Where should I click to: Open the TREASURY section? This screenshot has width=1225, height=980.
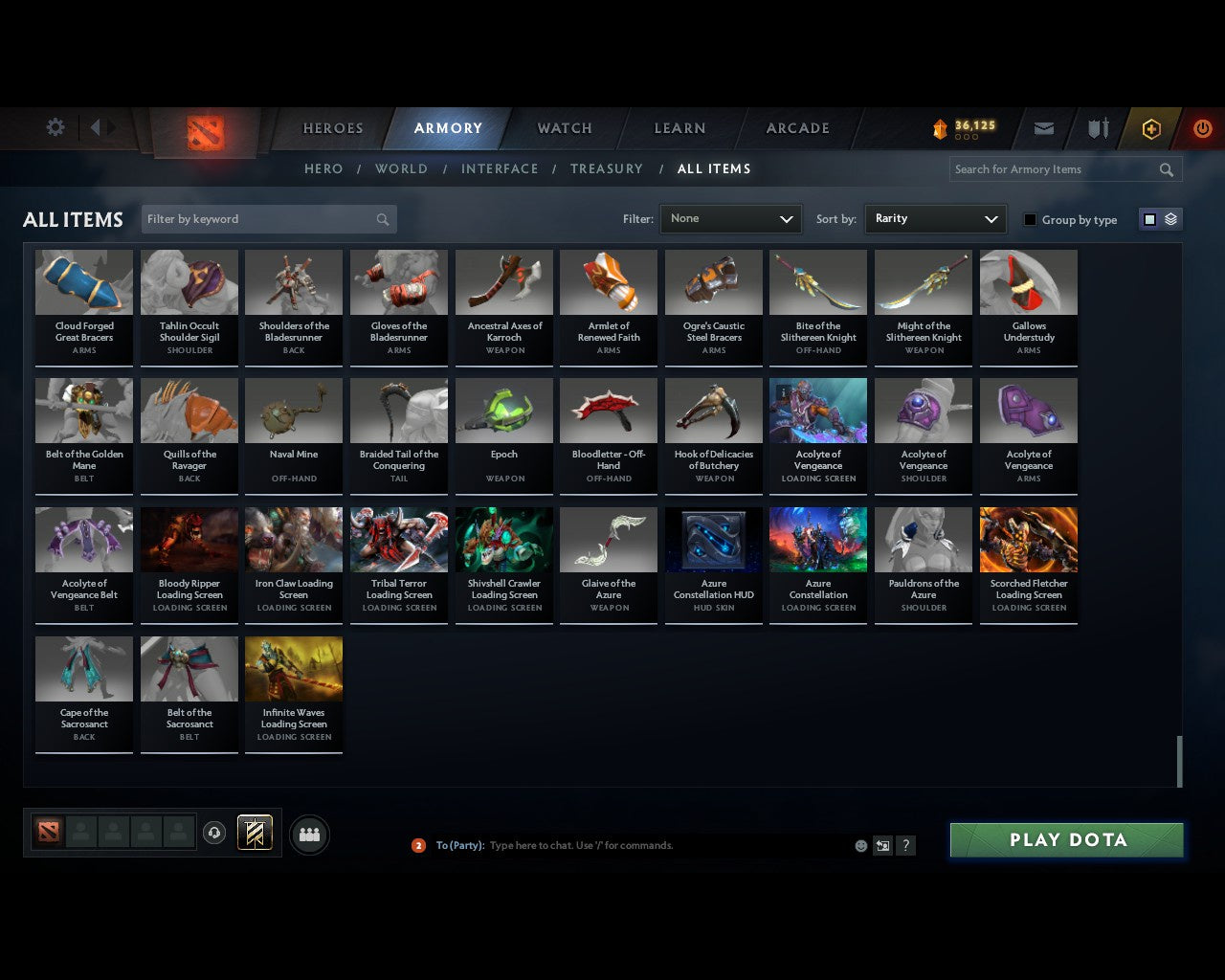point(607,168)
